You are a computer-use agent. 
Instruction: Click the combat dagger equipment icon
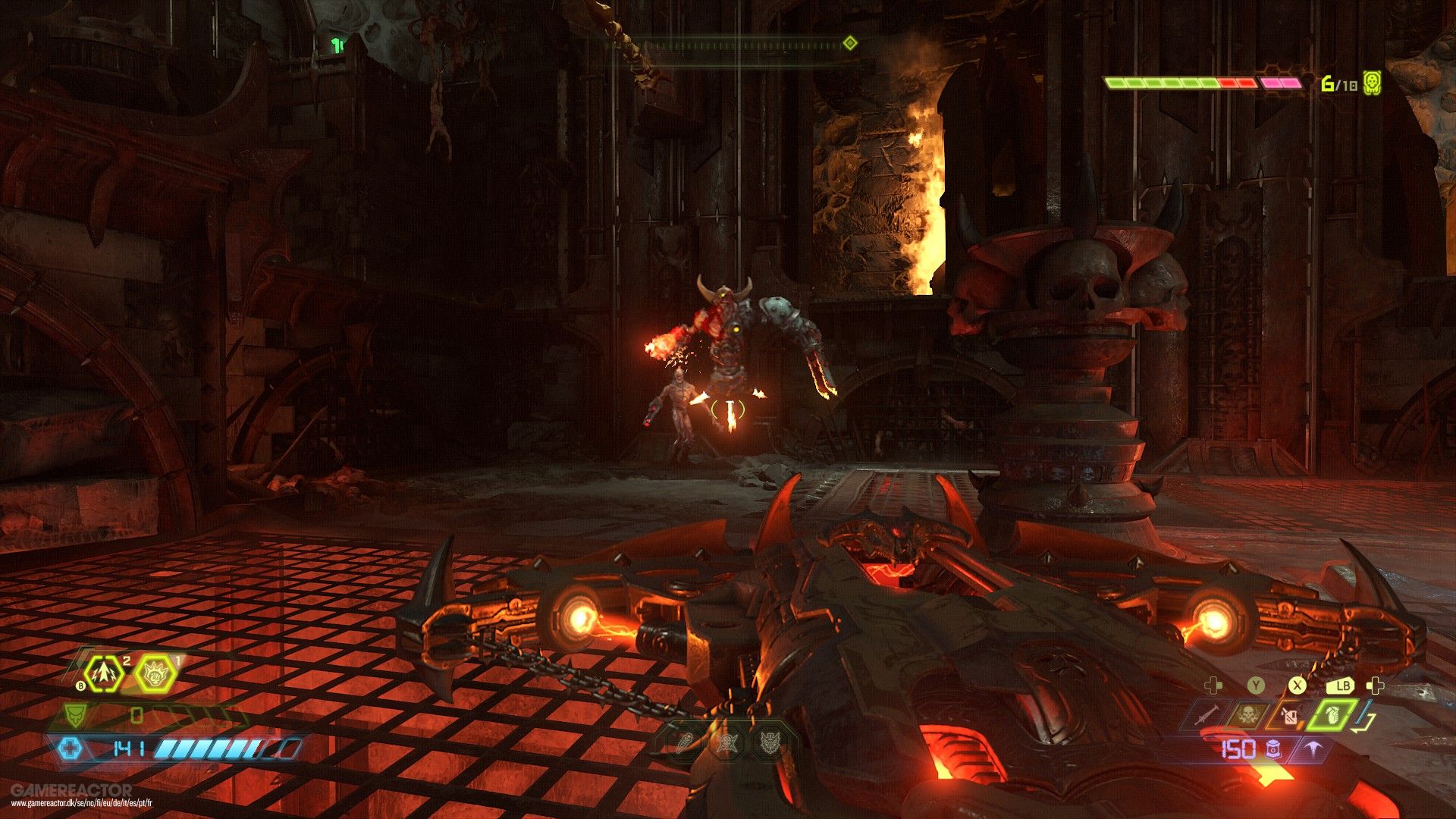point(1207,714)
